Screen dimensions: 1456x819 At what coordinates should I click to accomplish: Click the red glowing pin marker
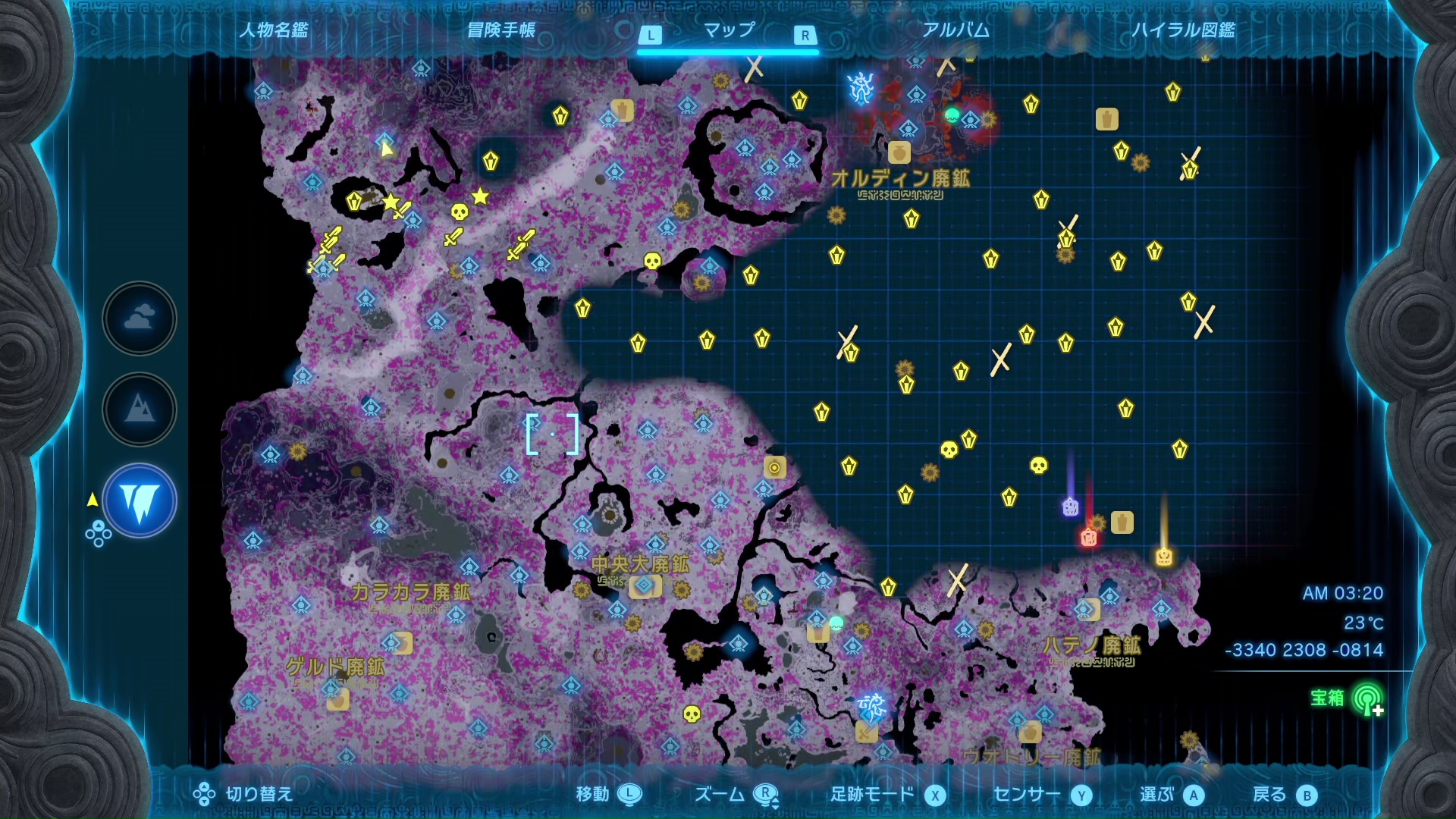coord(1089,538)
